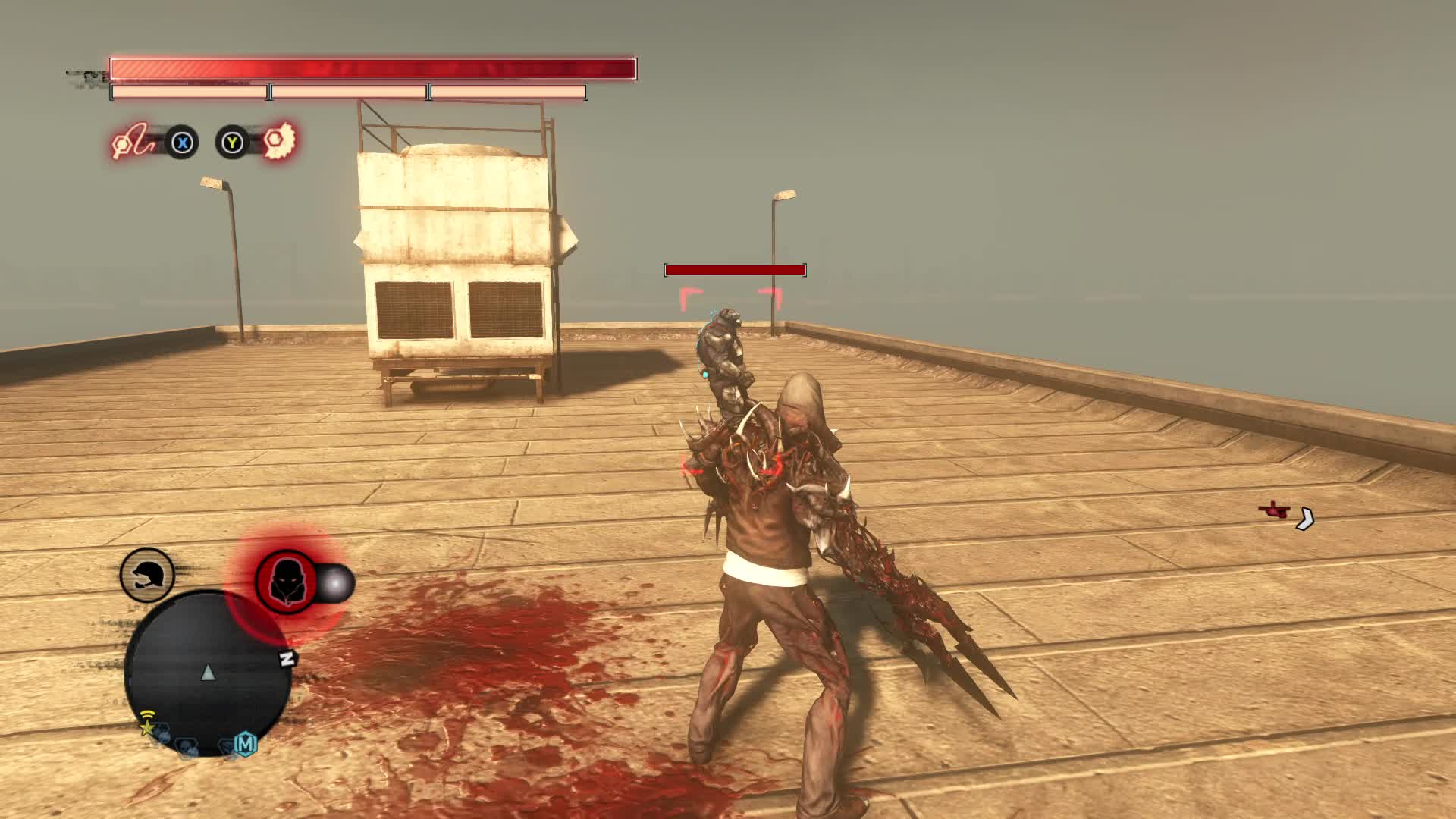Screen dimensions: 1456x819
Task: Select the yellow star marker on minimap
Action: pos(146,728)
